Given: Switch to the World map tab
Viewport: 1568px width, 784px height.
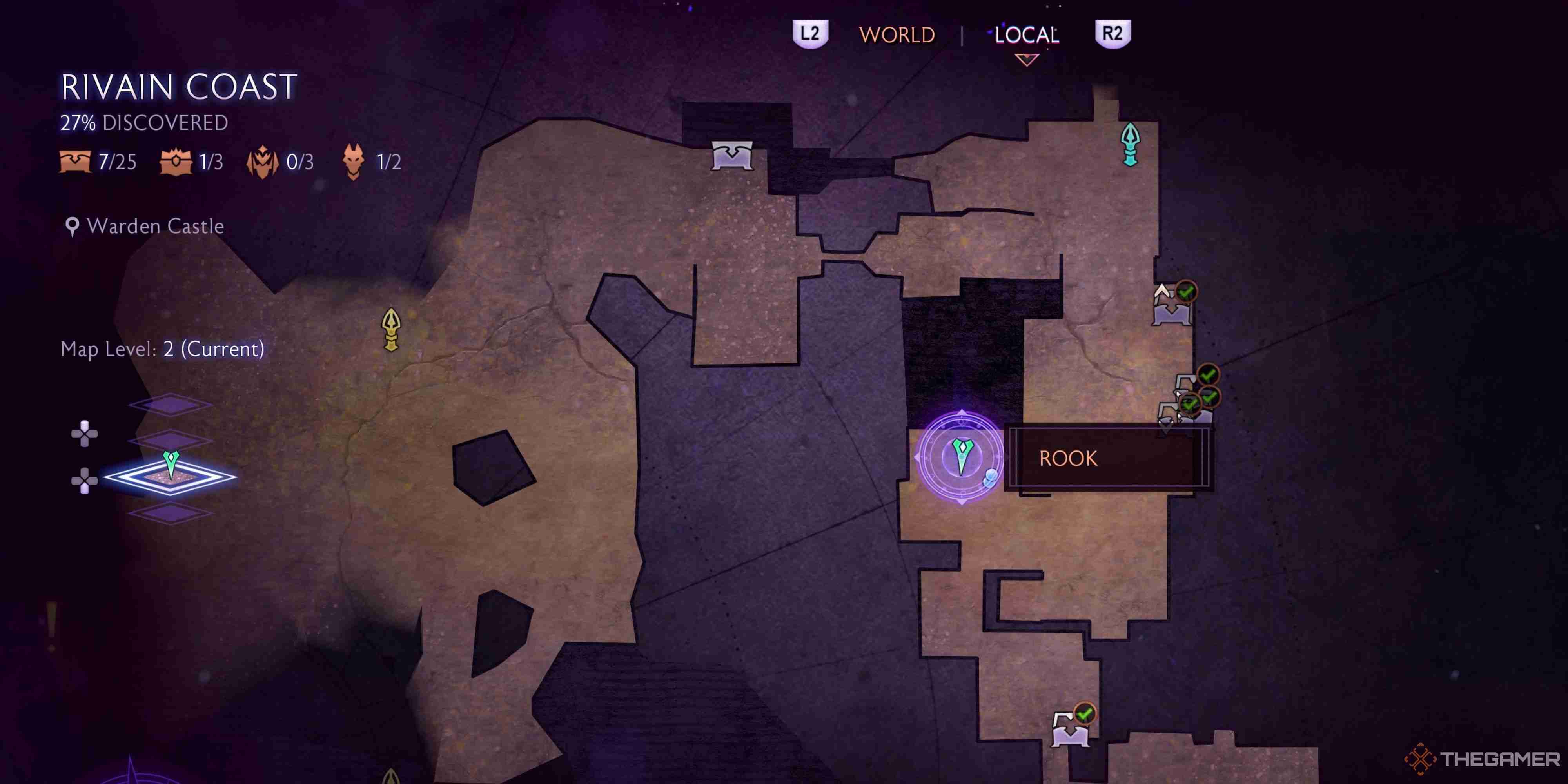Looking at the screenshot, I should tap(897, 35).
